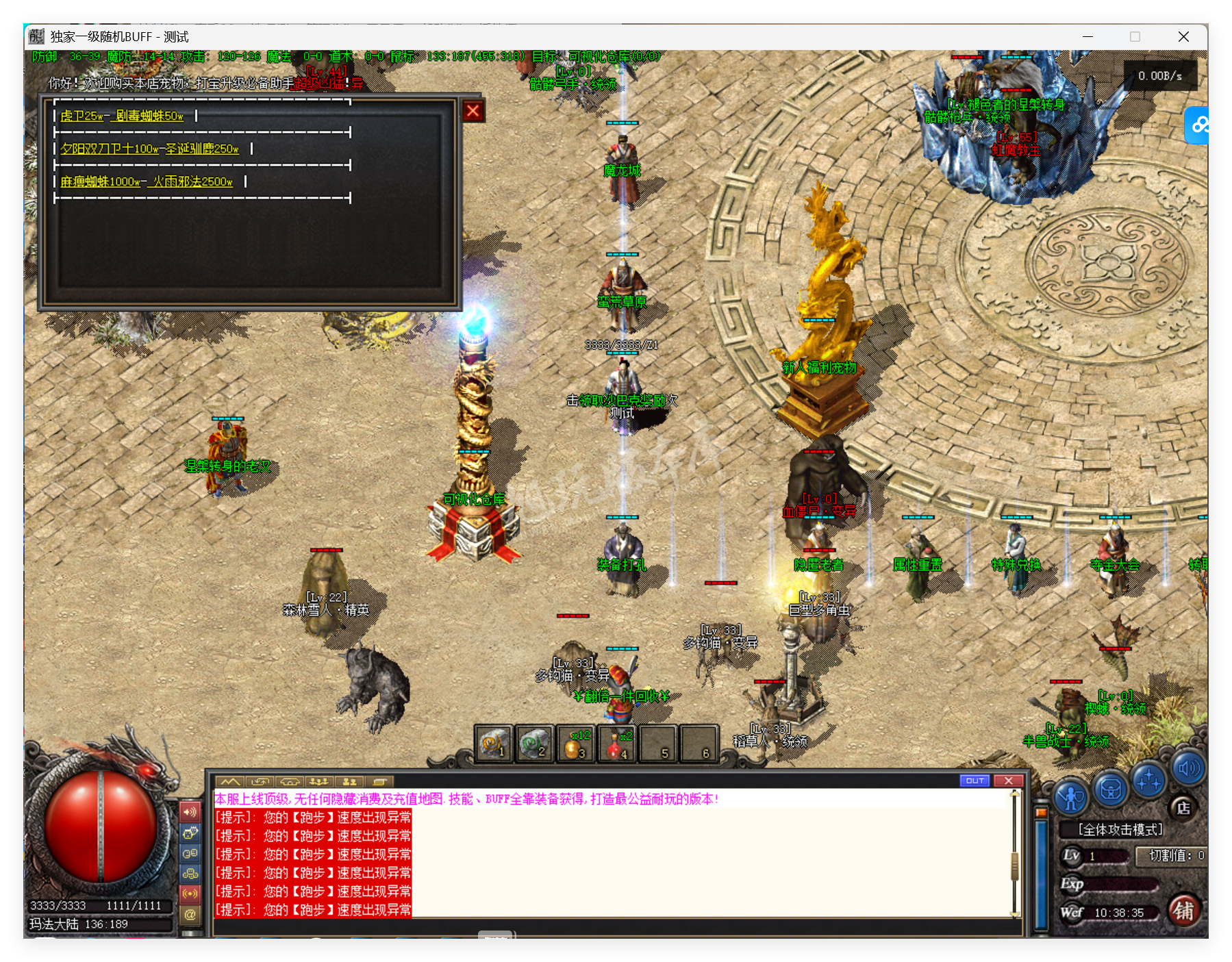1232x962 pixels.
Task: Close the pet shop dialog window
Action: (473, 111)
